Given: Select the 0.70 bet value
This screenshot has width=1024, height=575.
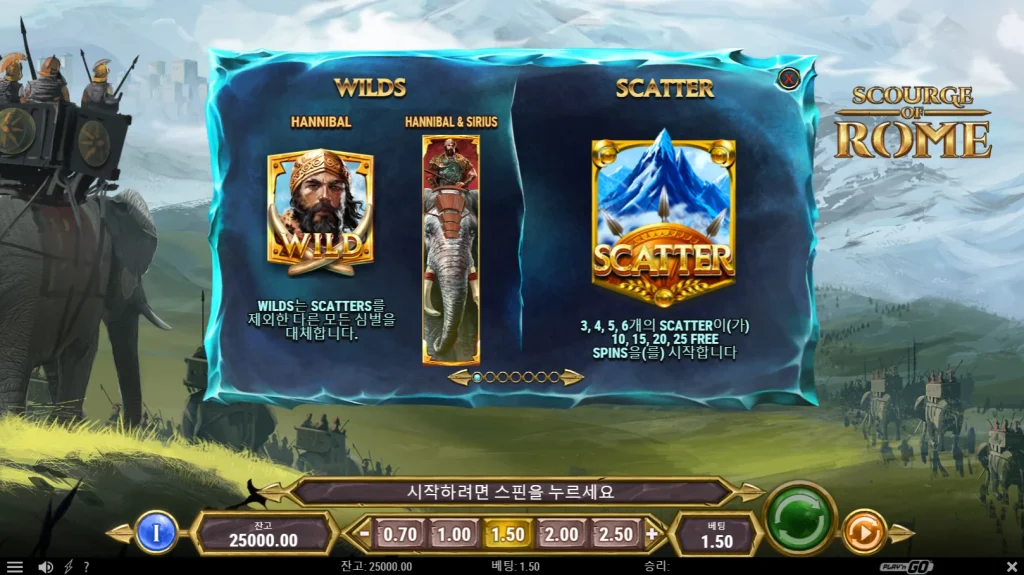Looking at the screenshot, I should [400, 534].
